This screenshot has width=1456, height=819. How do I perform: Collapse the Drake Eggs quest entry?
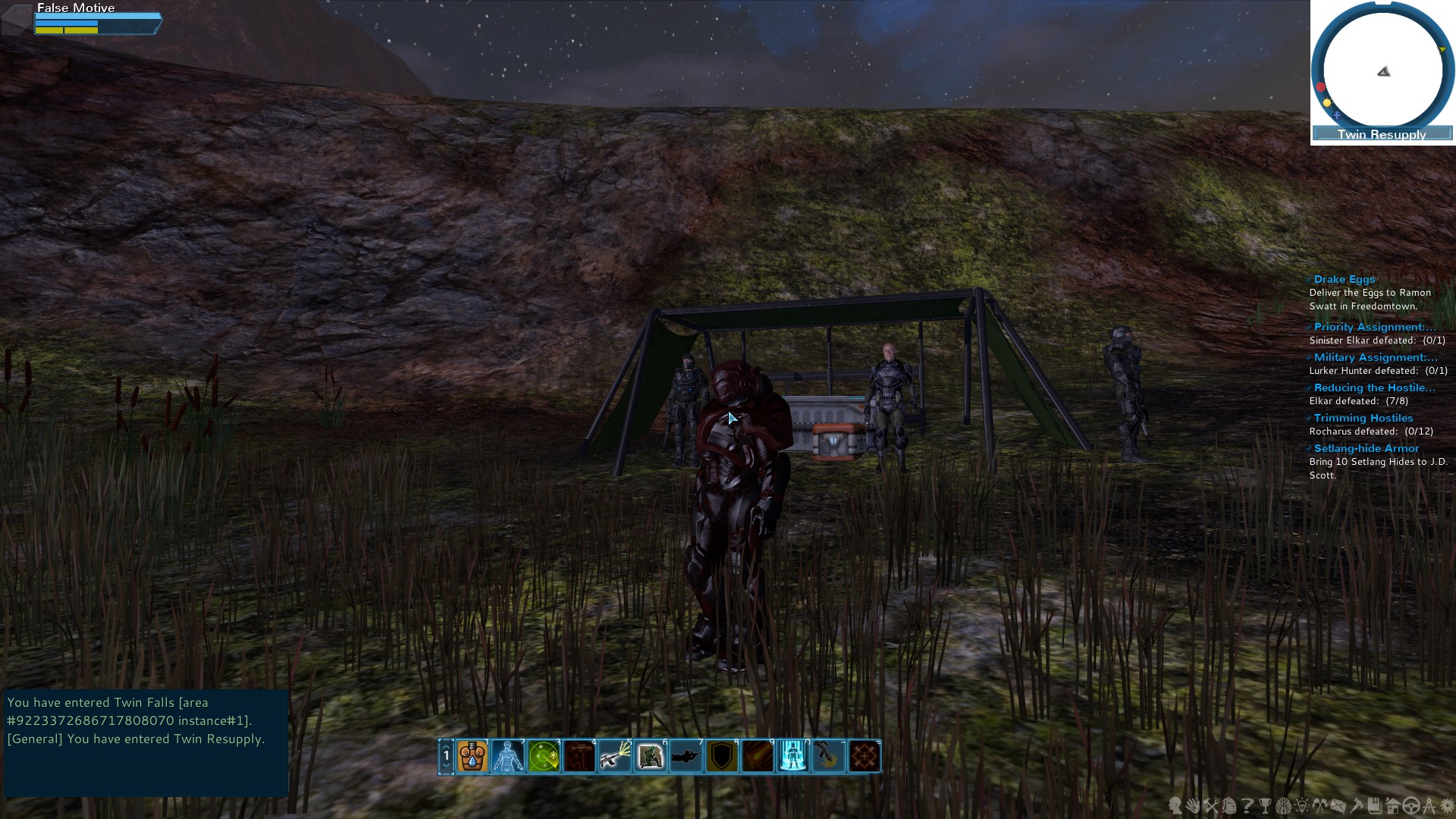coord(1309,279)
